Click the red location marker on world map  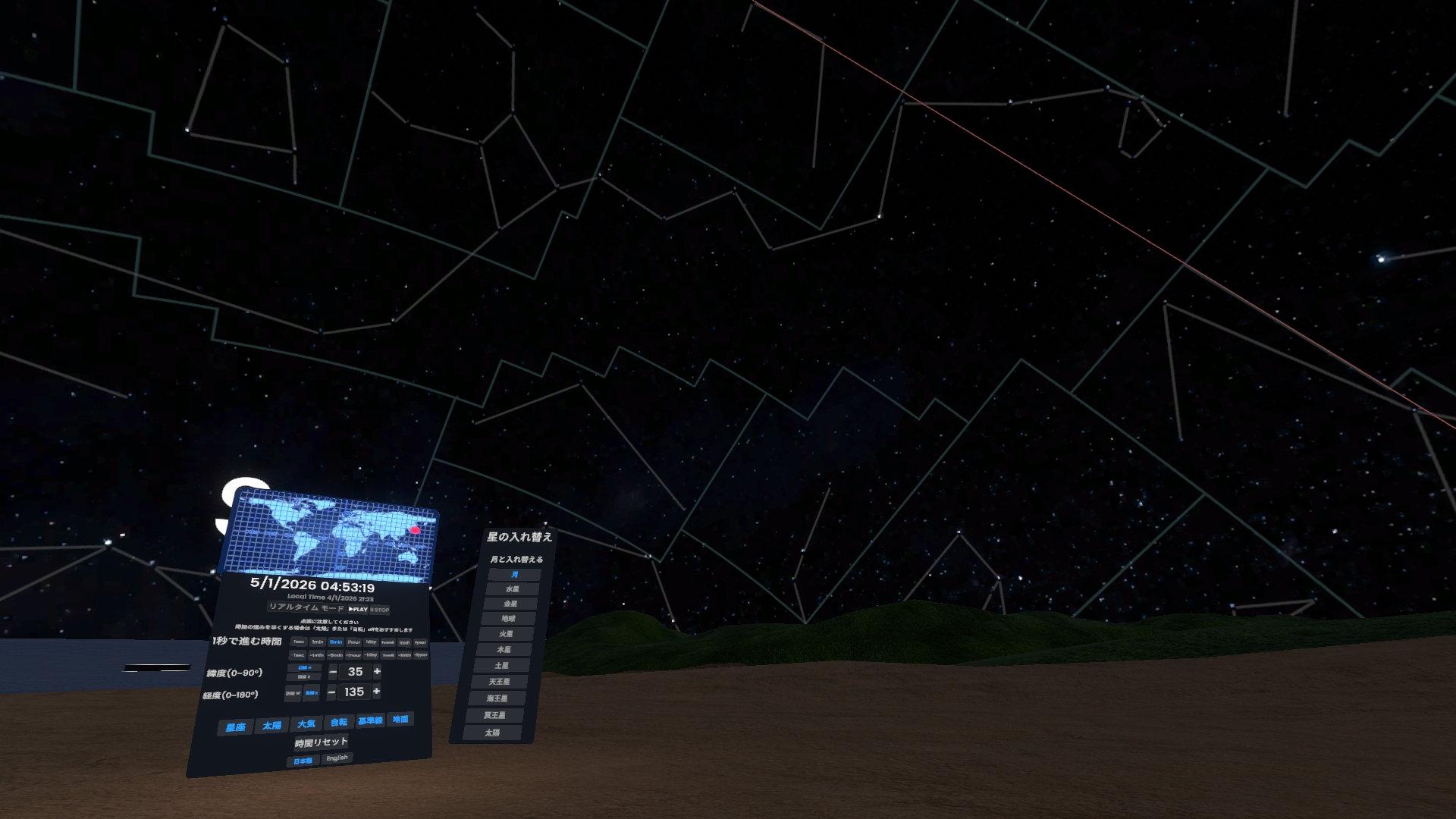pos(415,529)
